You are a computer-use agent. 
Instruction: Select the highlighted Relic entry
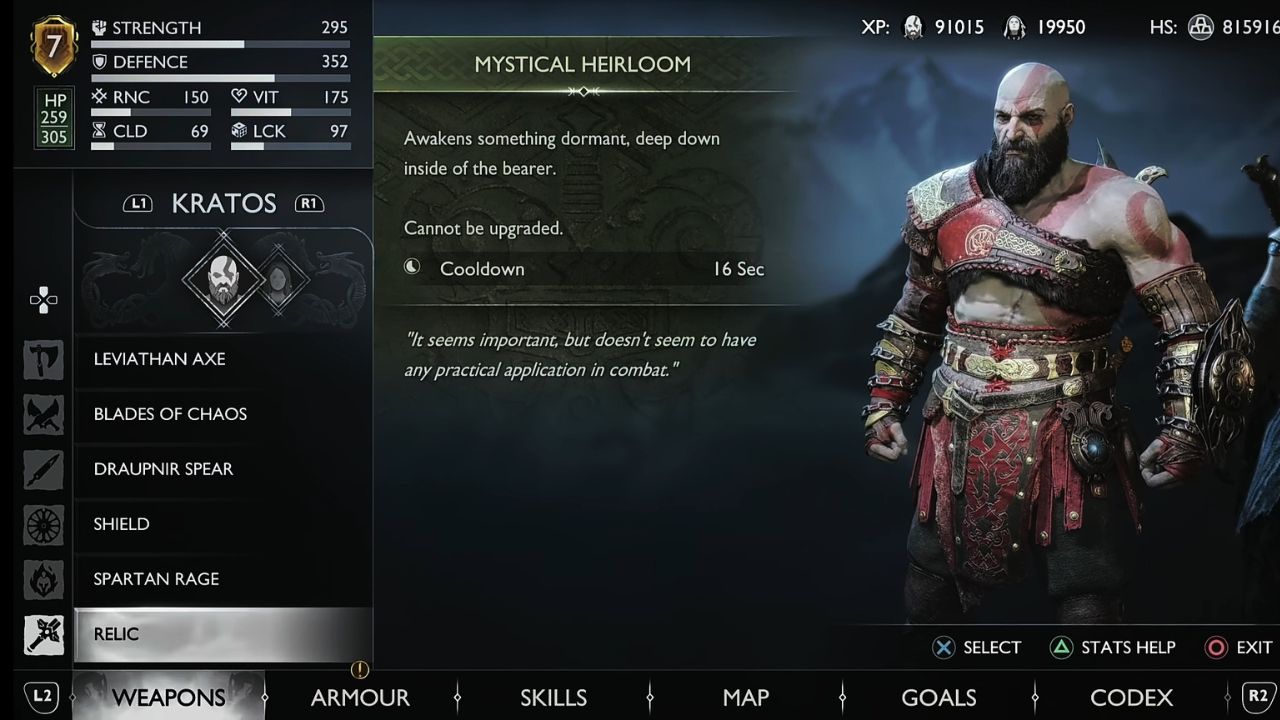click(x=222, y=634)
